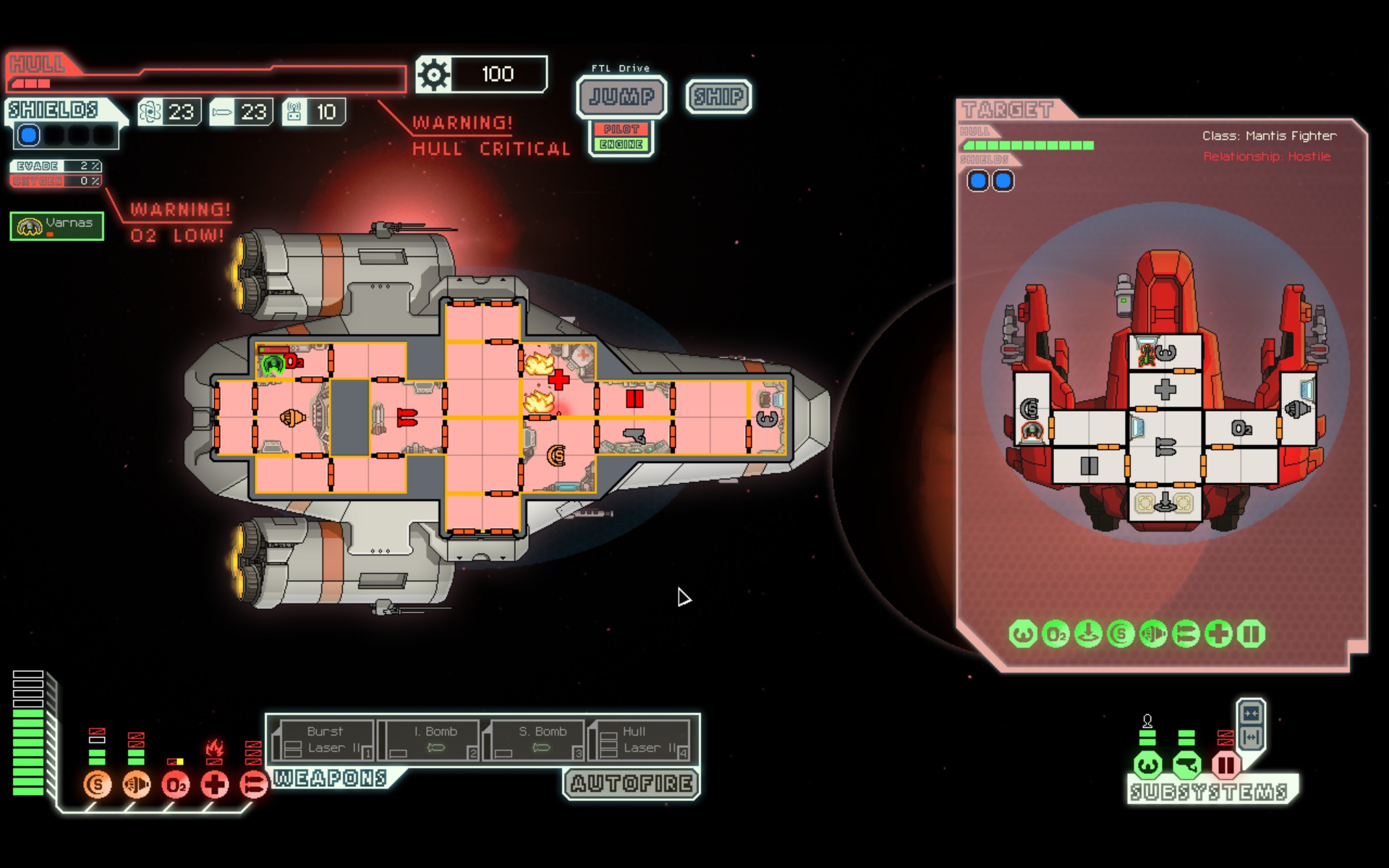Arm the S. Bomb weapon slot

pos(537,740)
